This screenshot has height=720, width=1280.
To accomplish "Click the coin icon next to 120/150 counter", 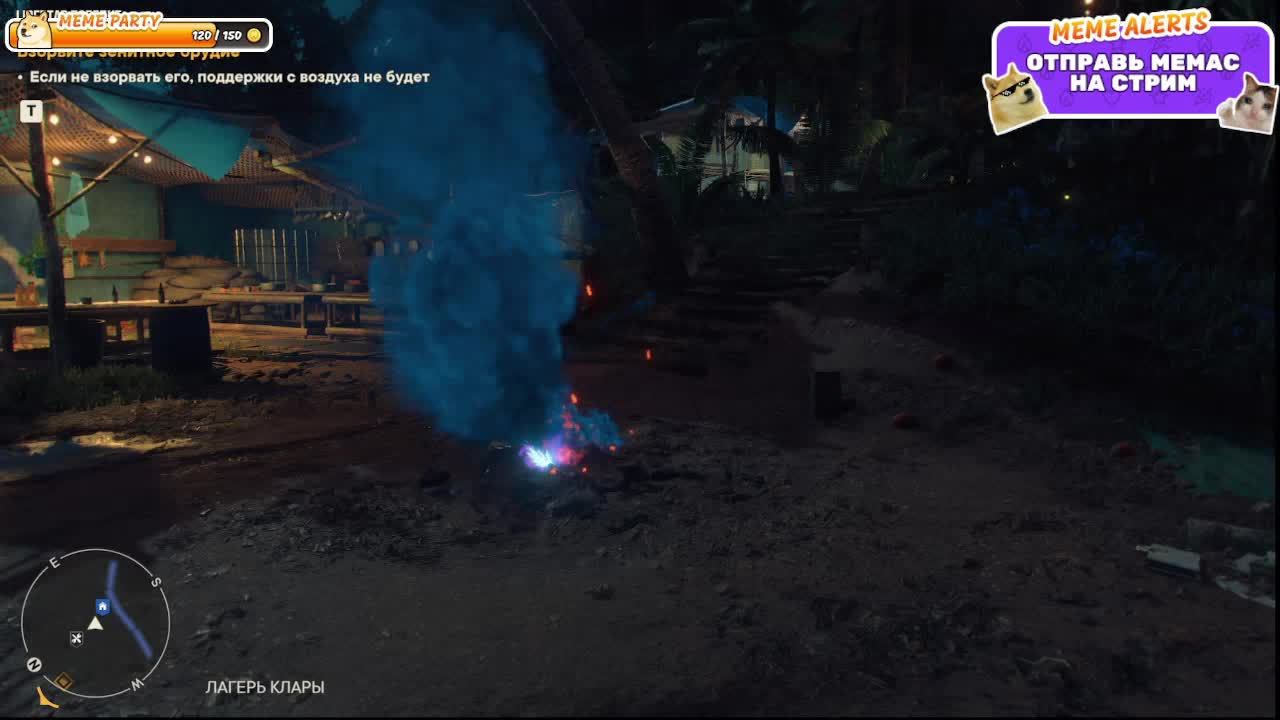I will pos(254,35).
